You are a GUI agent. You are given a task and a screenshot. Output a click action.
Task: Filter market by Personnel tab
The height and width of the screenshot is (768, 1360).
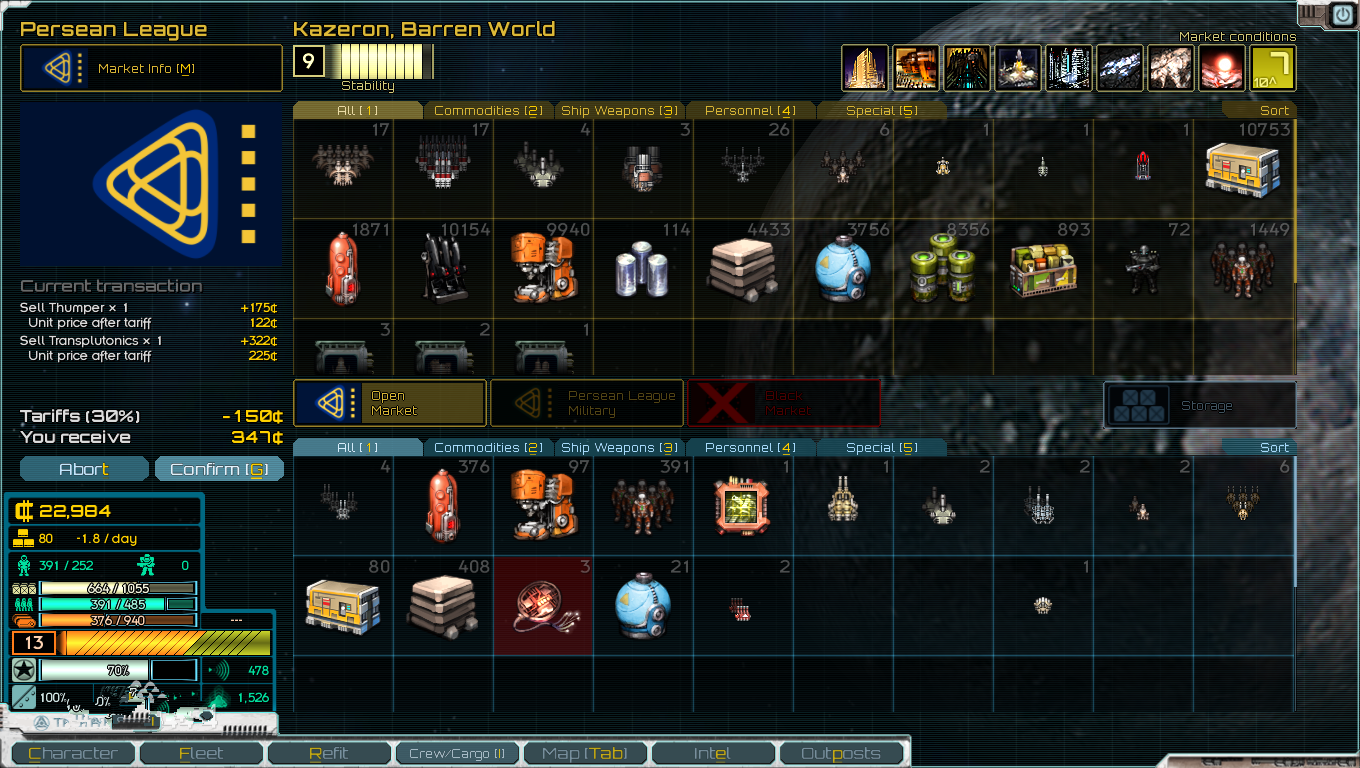coord(750,110)
